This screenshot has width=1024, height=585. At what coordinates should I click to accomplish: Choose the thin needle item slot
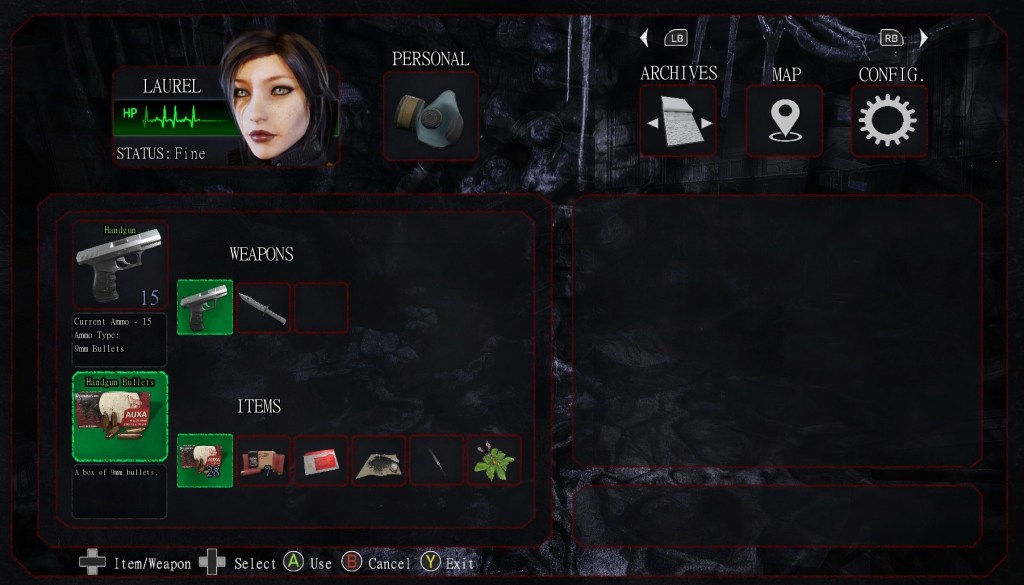(437, 460)
